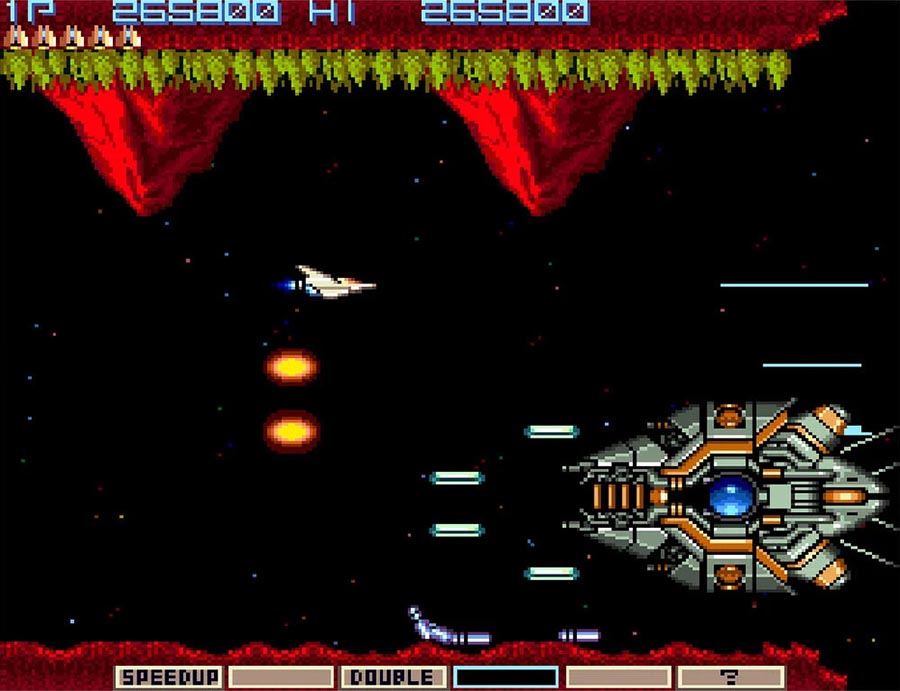The width and height of the screenshot is (900, 691).
Task: Activate the highlighted power meter slot
Action: pyautogui.click(x=506, y=677)
